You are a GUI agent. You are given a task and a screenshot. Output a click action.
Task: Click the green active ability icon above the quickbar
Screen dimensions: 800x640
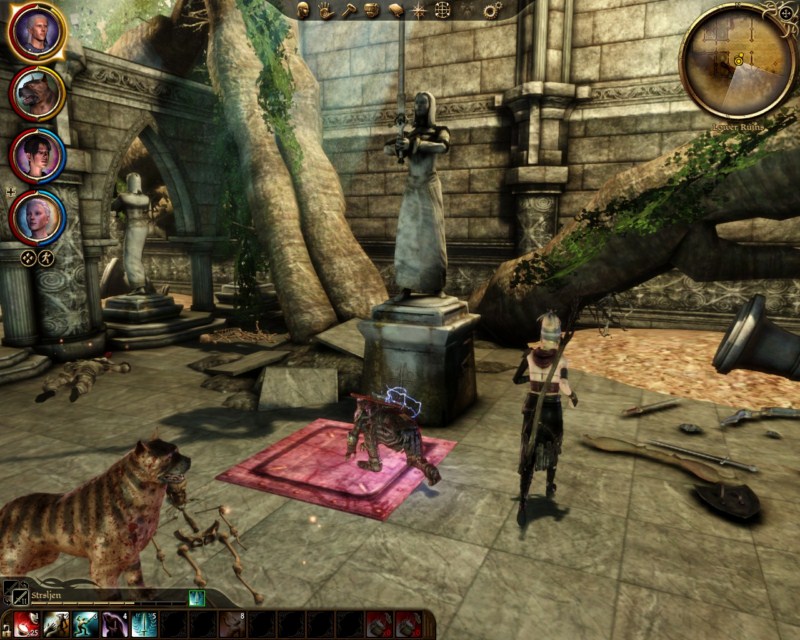click(197, 597)
